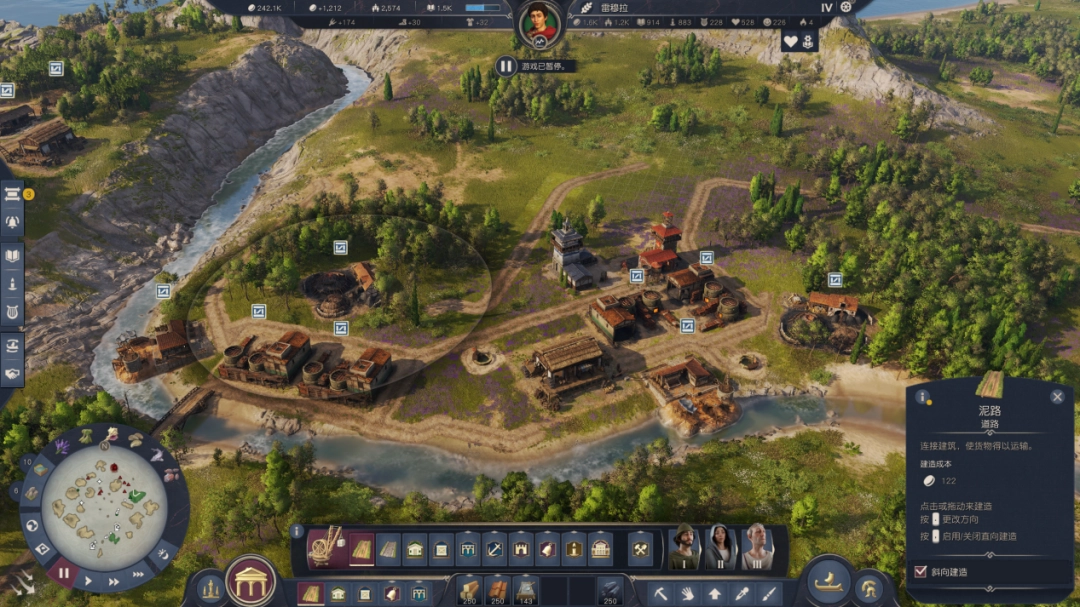Image resolution: width=1080 pixels, height=607 pixels.
Task: Select the tier II citizen portrait
Action: click(720, 546)
